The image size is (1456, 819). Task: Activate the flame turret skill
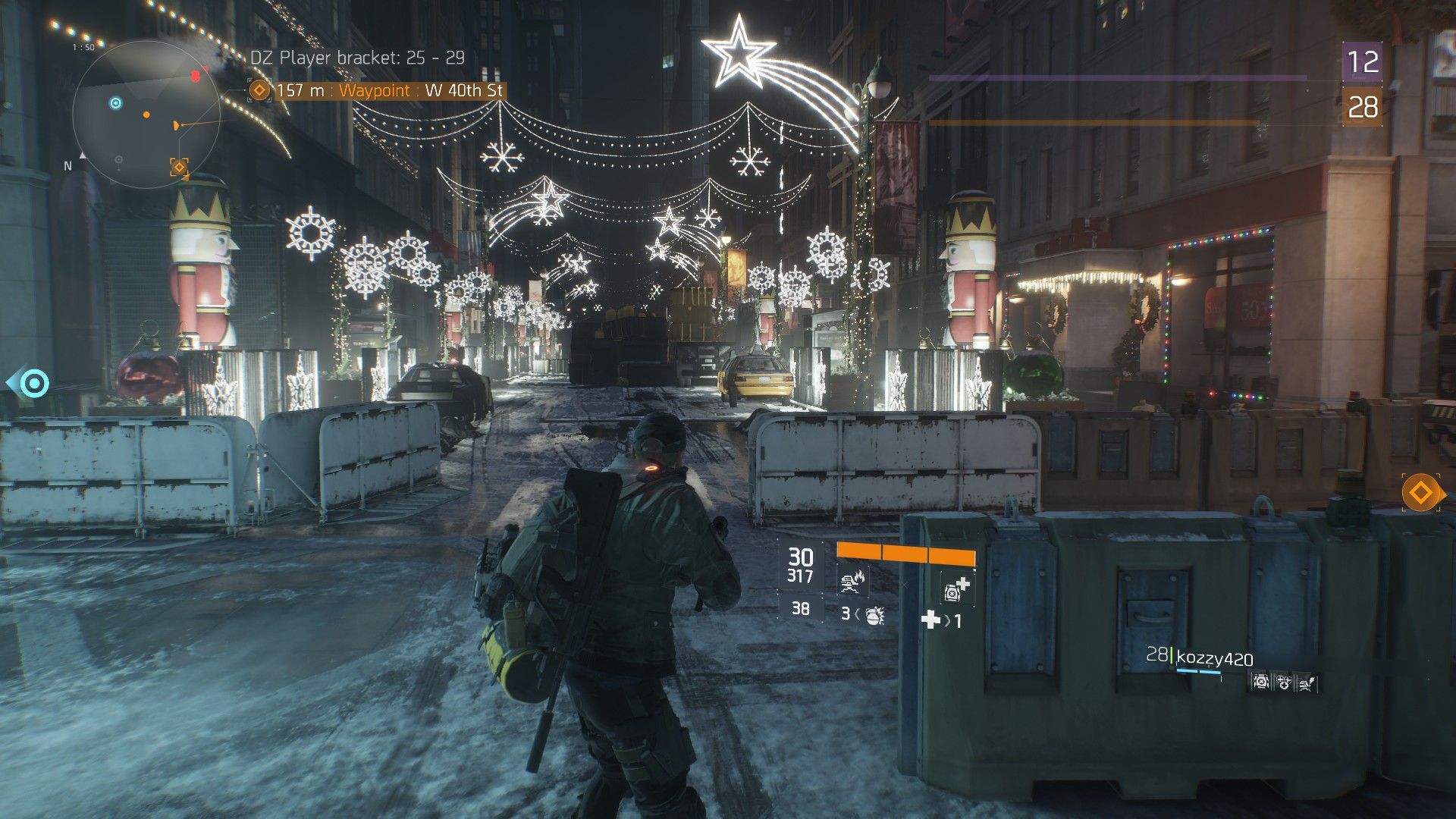point(852,582)
